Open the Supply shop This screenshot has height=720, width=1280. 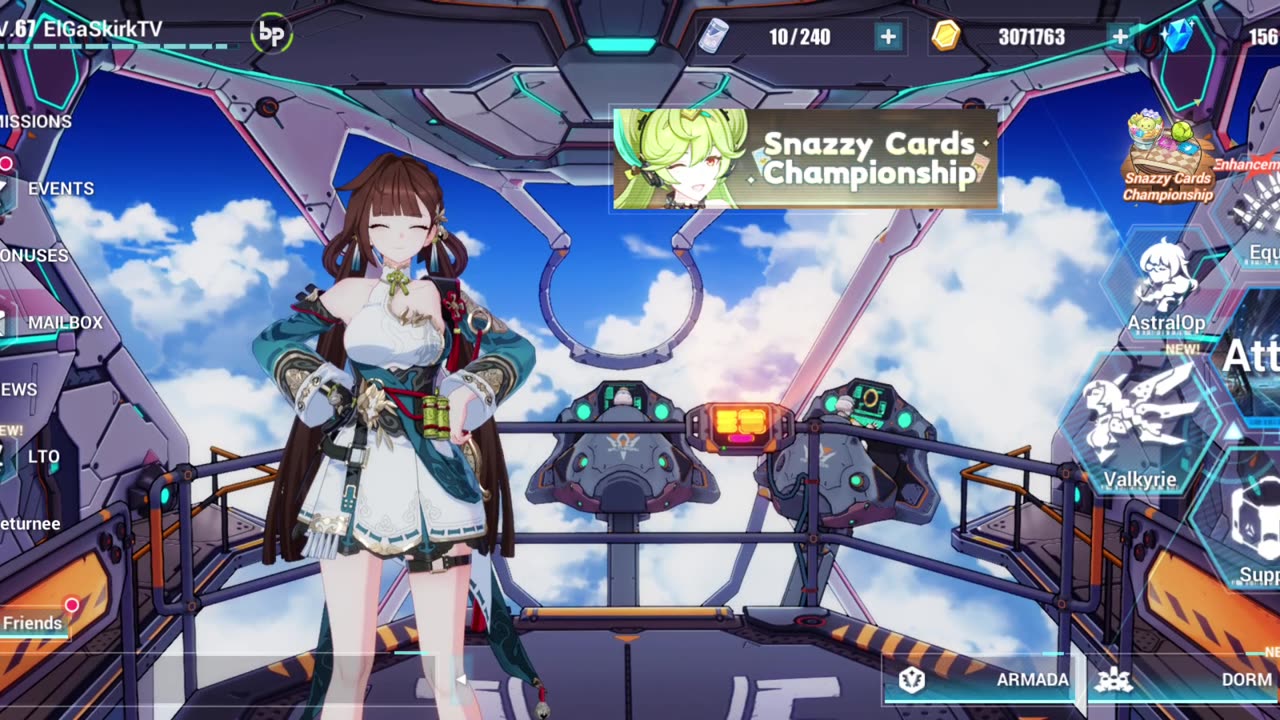coord(1255,530)
